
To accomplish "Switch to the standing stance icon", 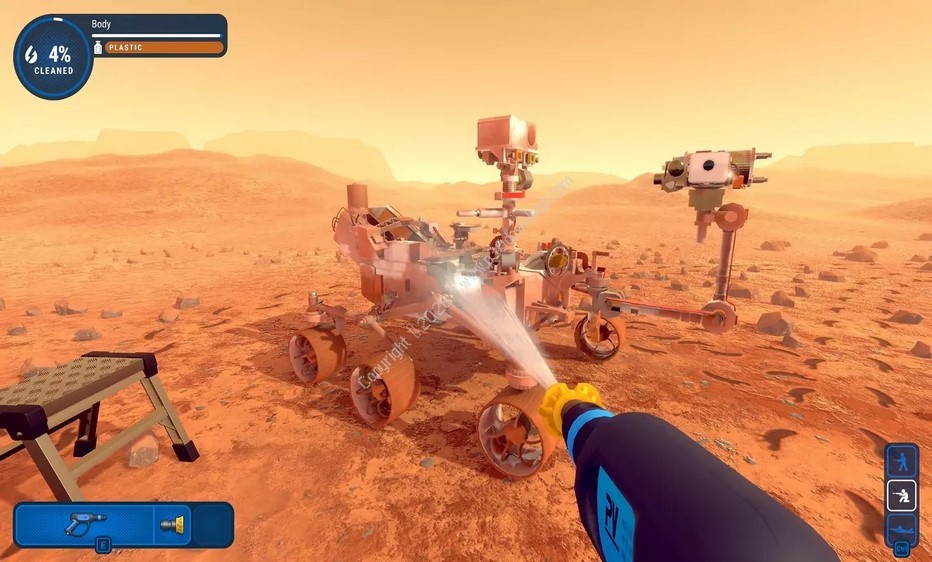I will (902, 461).
